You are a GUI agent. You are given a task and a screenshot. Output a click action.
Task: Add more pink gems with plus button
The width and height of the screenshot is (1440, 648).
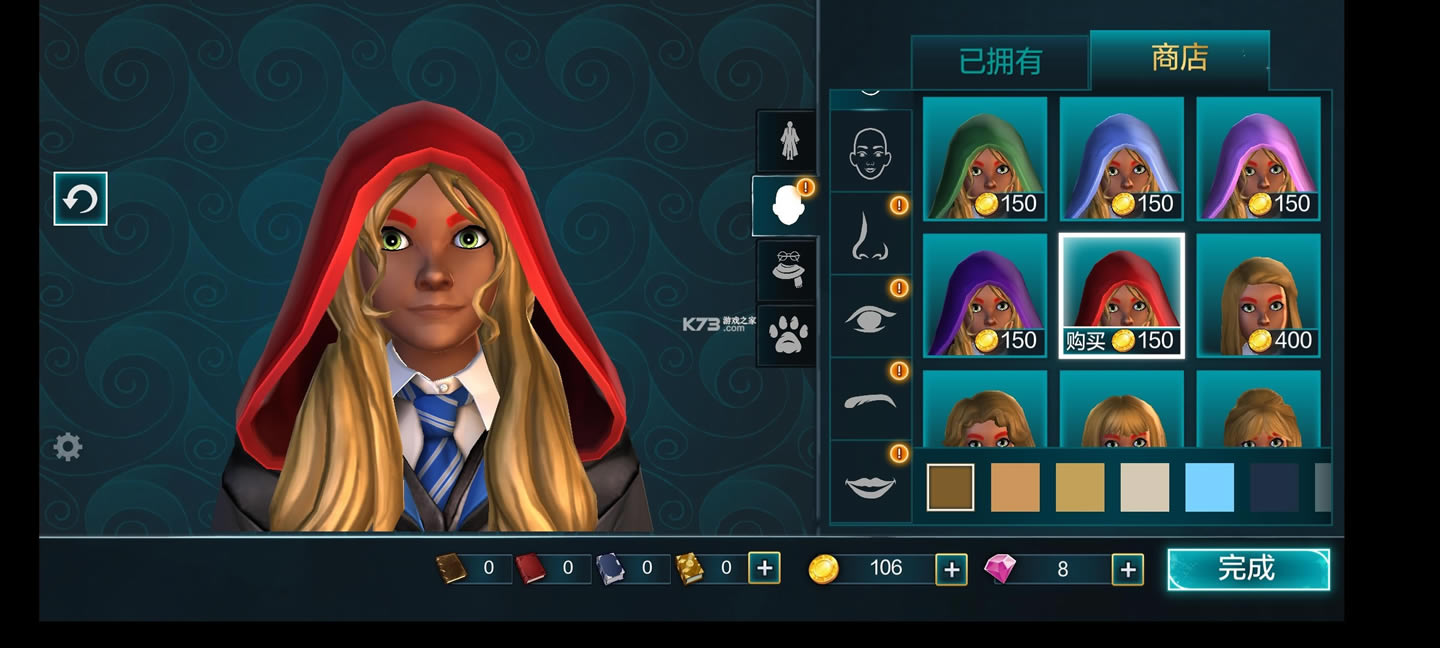(x=1127, y=569)
